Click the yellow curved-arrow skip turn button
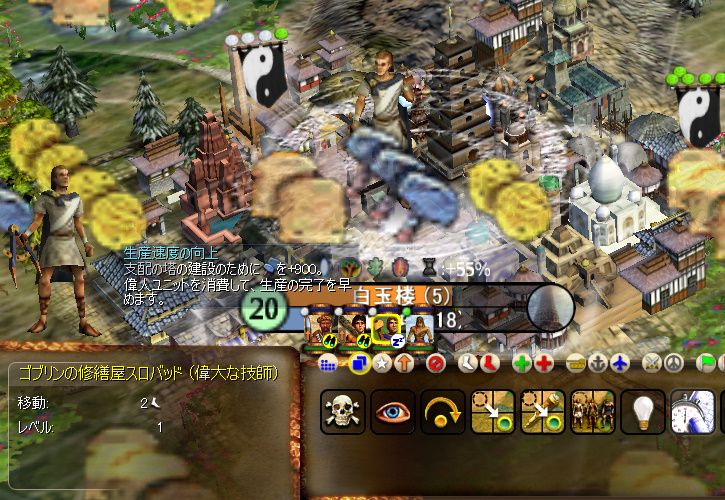Image resolution: width=725 pixels, height=500 pixels. click(442, 412)
